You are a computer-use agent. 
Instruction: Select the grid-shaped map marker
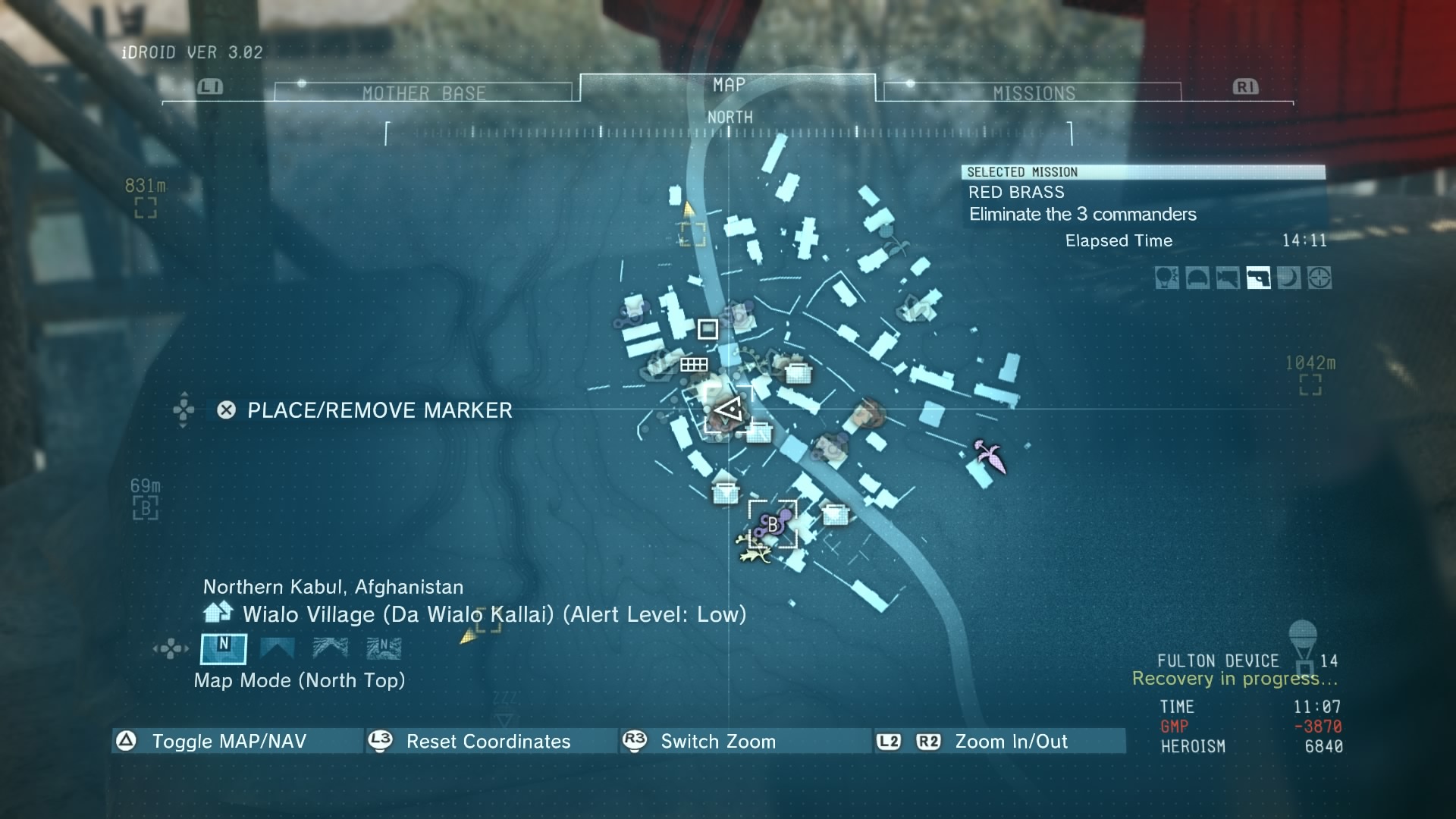(x=693, y=365)
